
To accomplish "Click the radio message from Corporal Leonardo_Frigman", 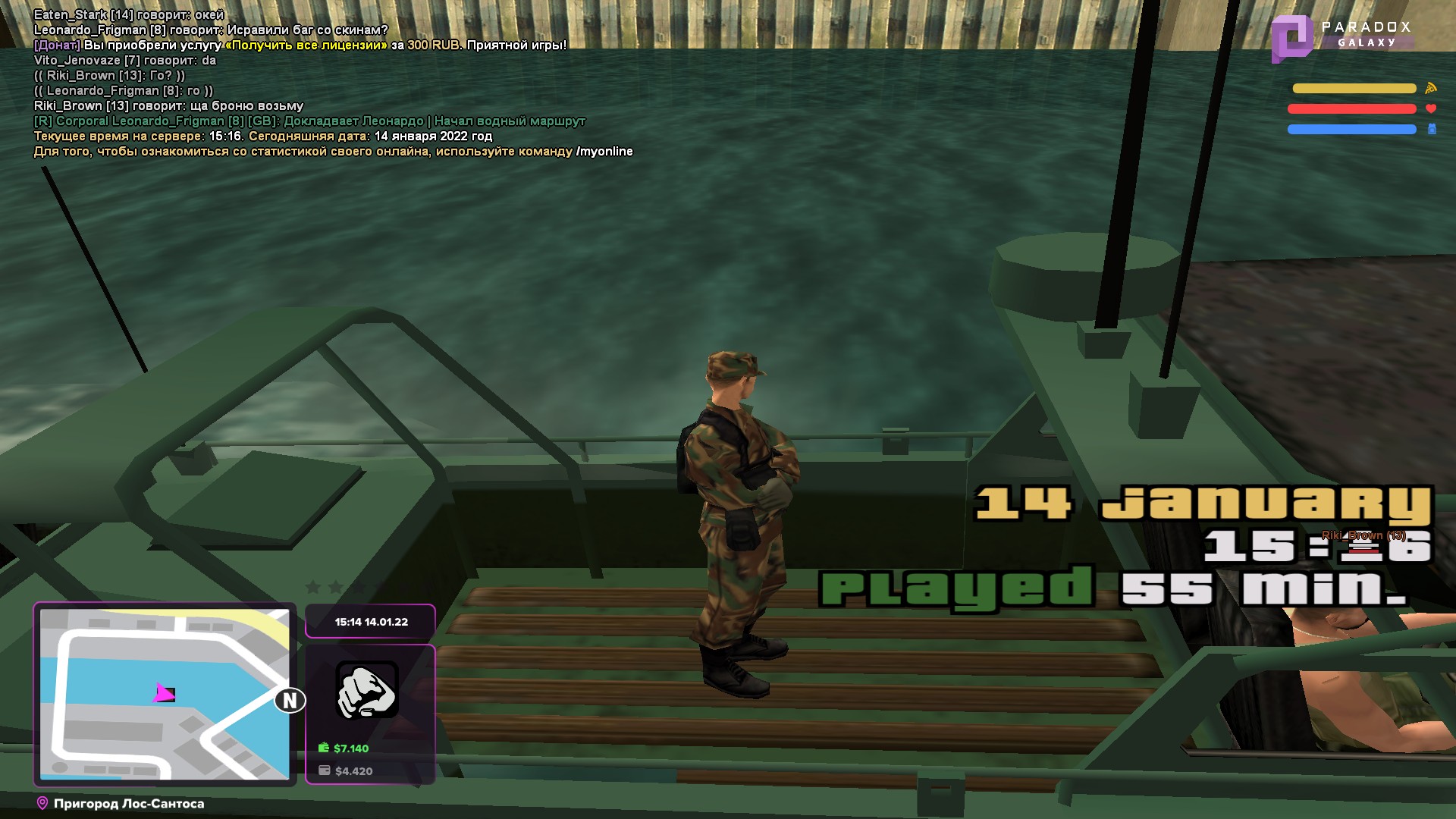I will pos(309,121).
